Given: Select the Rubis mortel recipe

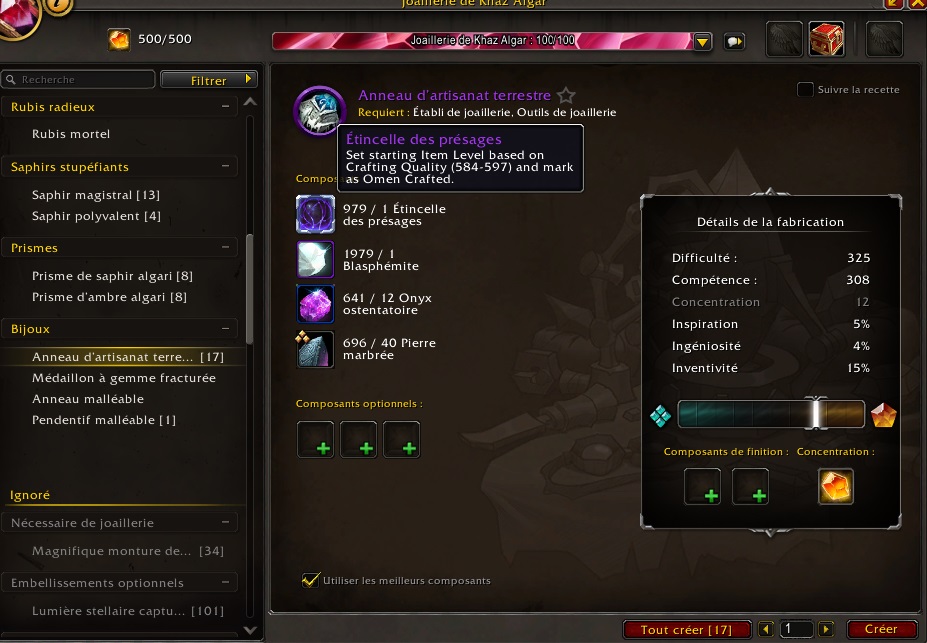Looking at the screenshot, I should pos(71,134).
